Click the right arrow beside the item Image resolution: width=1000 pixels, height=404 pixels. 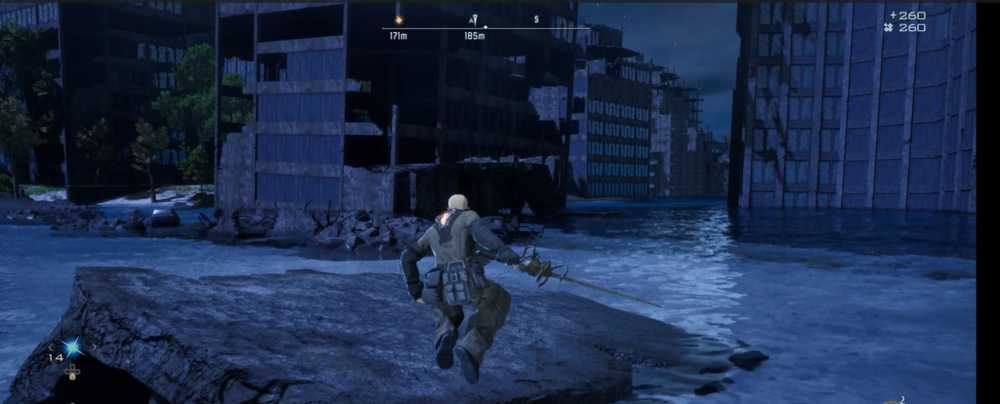[93, 347]
